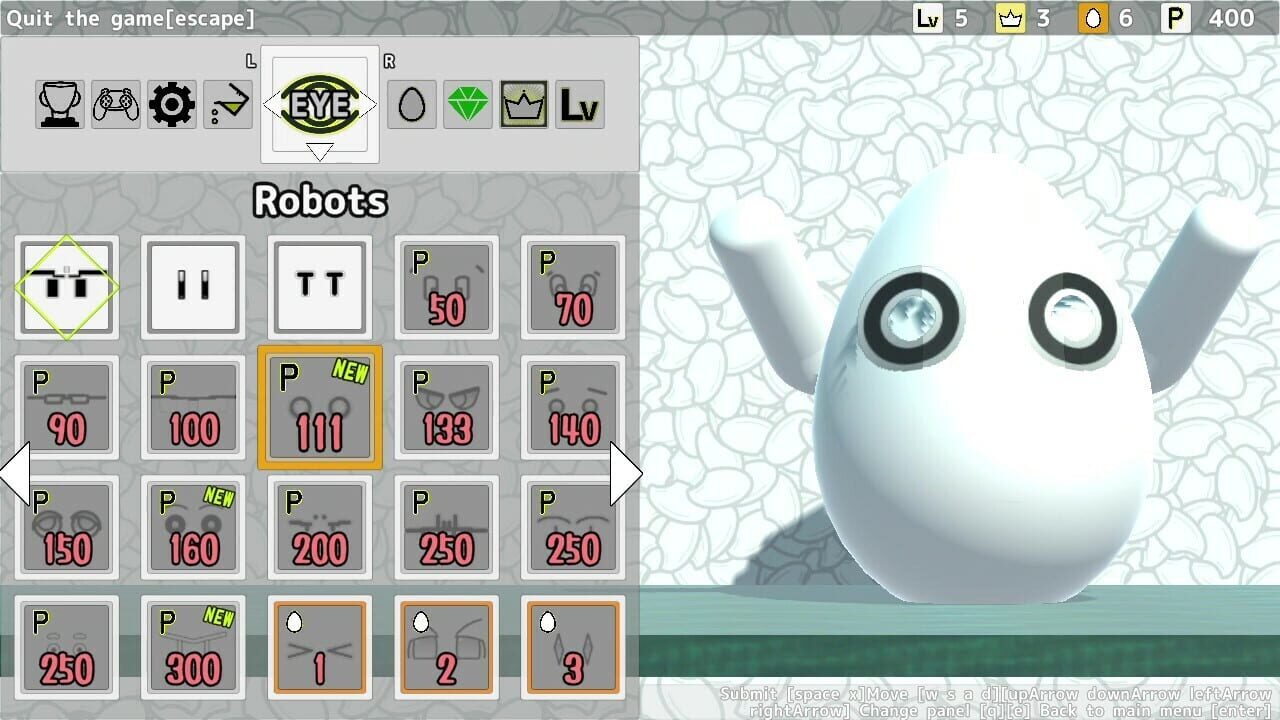This screenshot has height=720, width=1280.
Task: Select the egg currency icon
Action: coord(411,103)
